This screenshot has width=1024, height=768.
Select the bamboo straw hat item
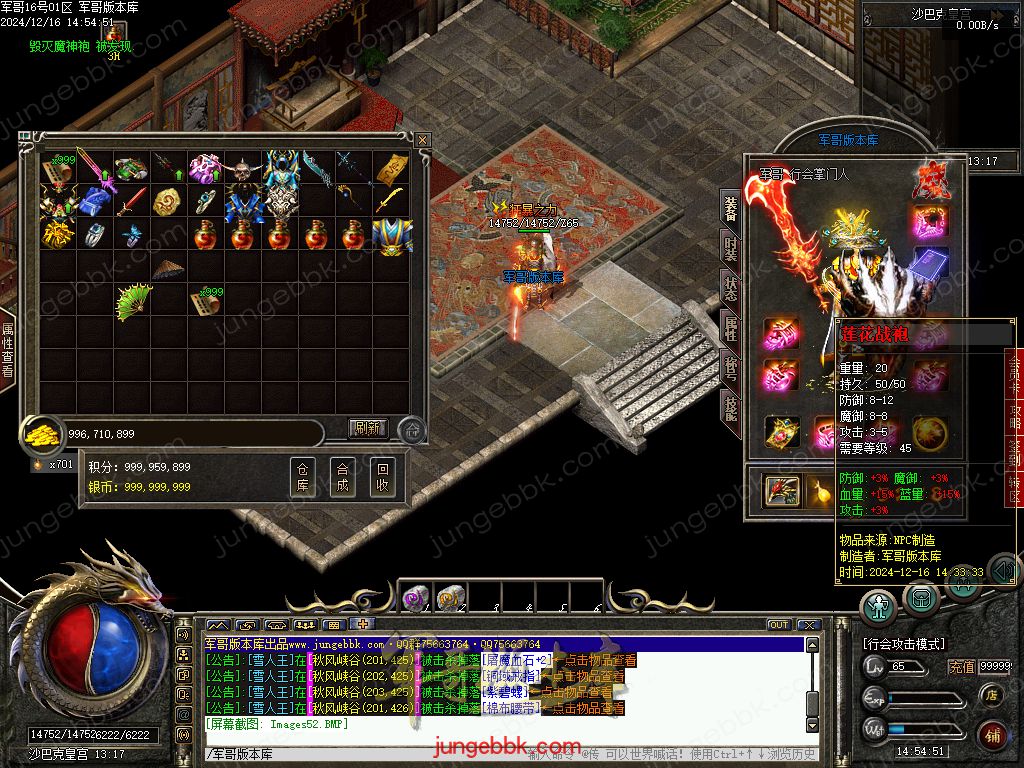pos(167,268)
